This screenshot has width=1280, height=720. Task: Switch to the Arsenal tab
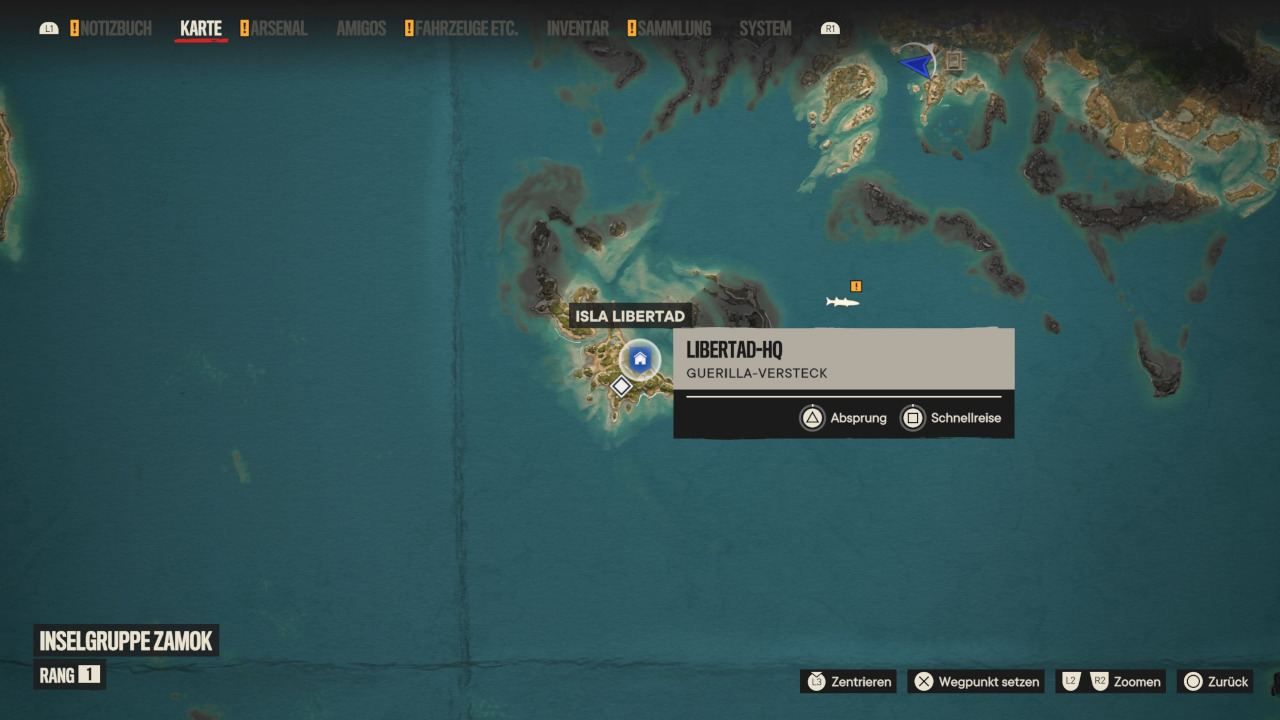pos(278,29)
